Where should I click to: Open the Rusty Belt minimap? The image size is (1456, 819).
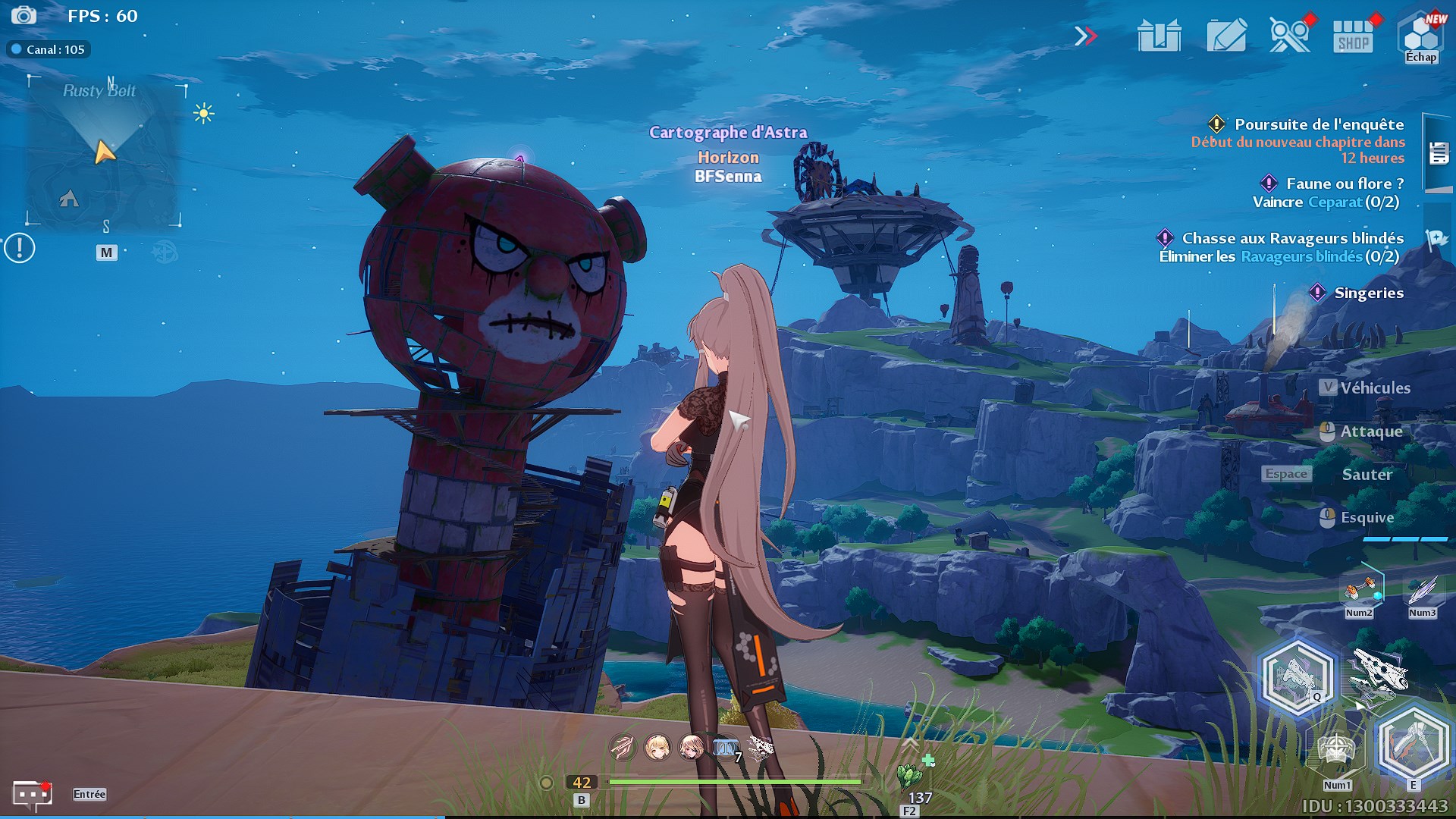[104, 152]
